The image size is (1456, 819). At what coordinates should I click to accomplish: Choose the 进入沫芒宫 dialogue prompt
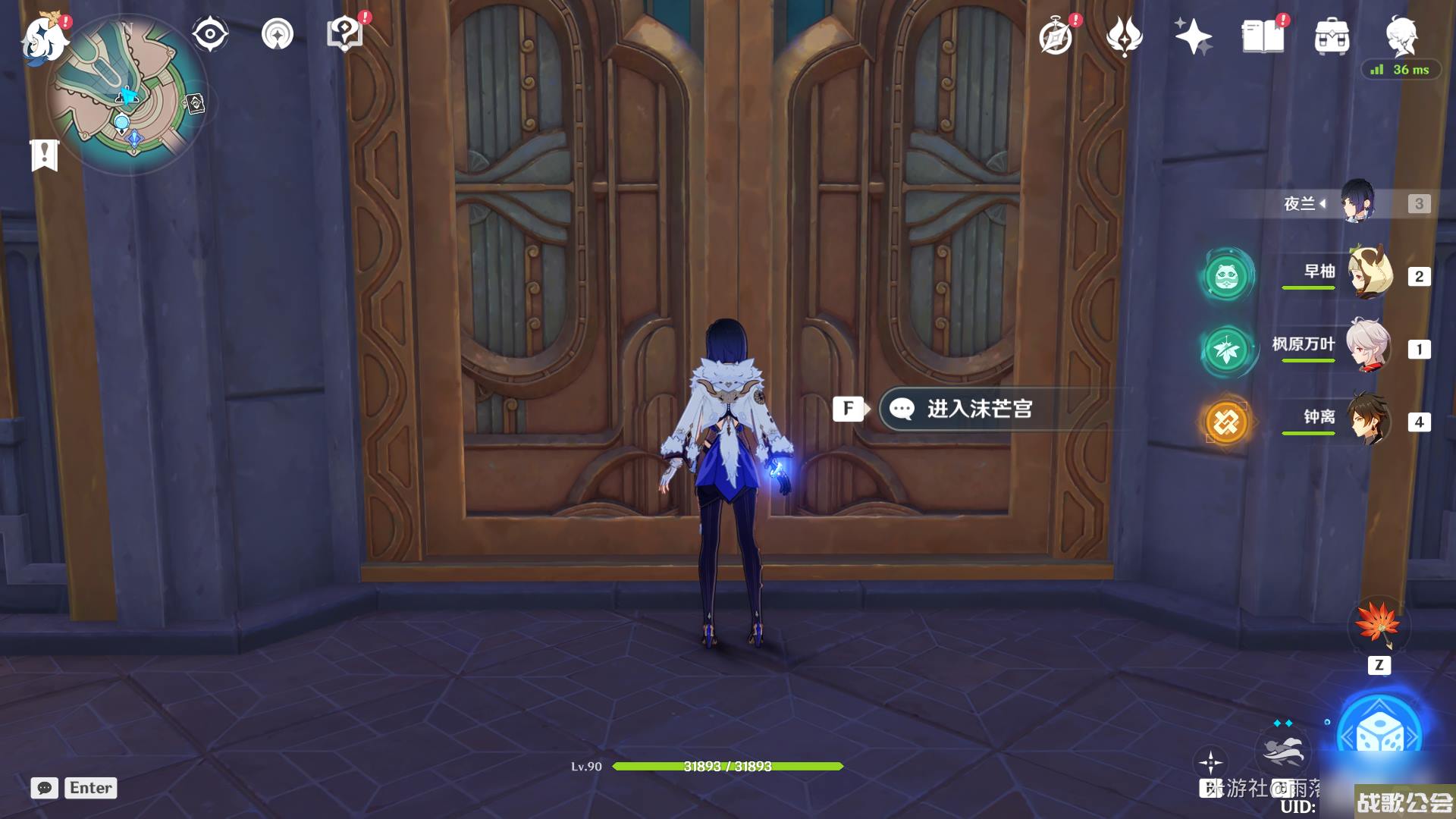pyautogui.click(x=978, y=409)
